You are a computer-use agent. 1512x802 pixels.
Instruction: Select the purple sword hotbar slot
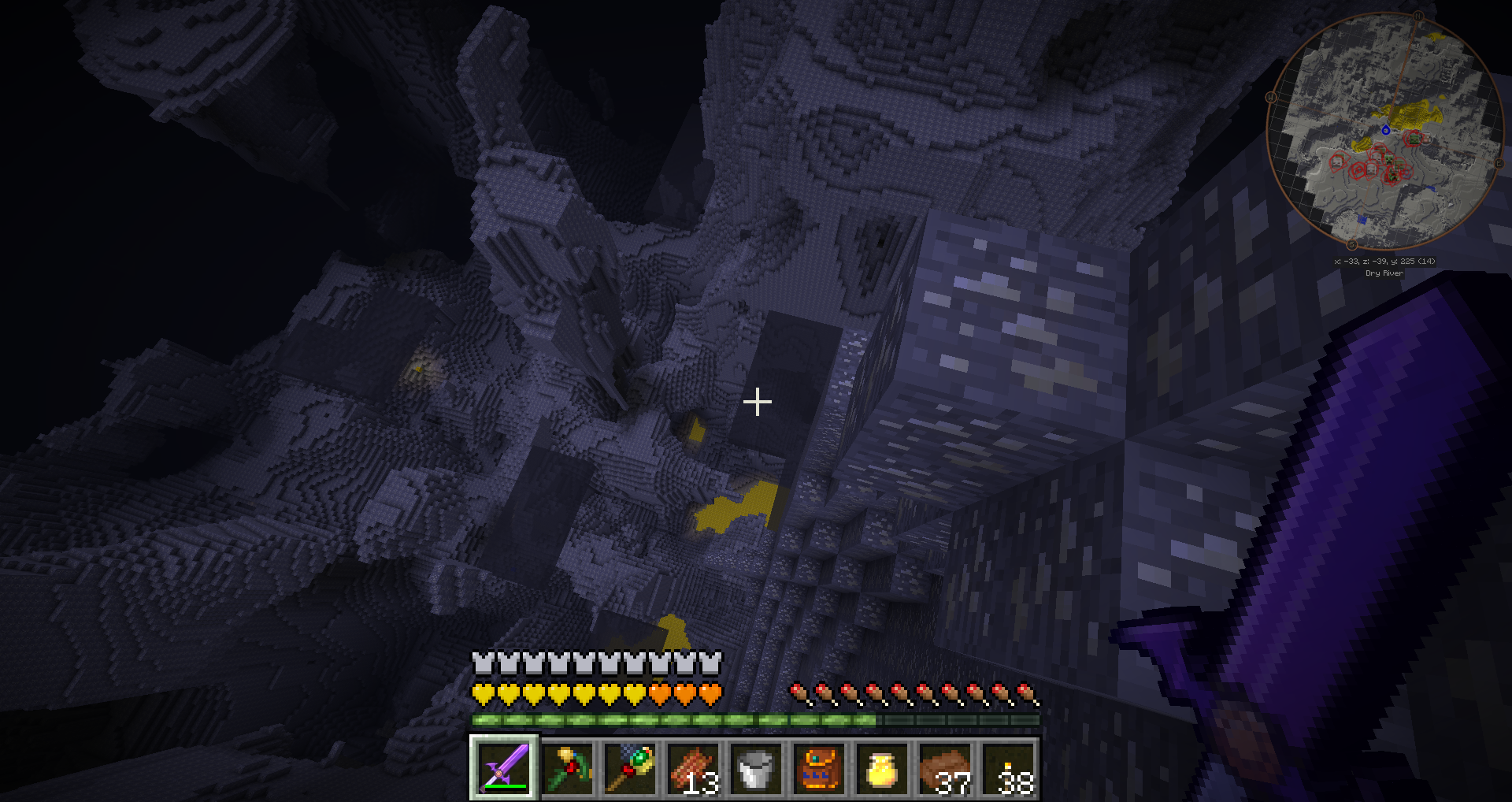click(x=505, y=768)
